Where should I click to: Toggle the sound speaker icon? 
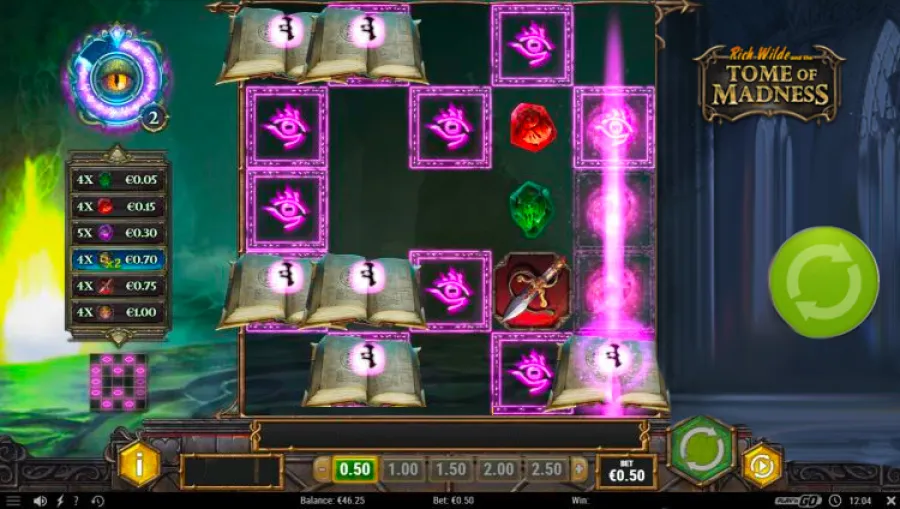coord(40,500)
